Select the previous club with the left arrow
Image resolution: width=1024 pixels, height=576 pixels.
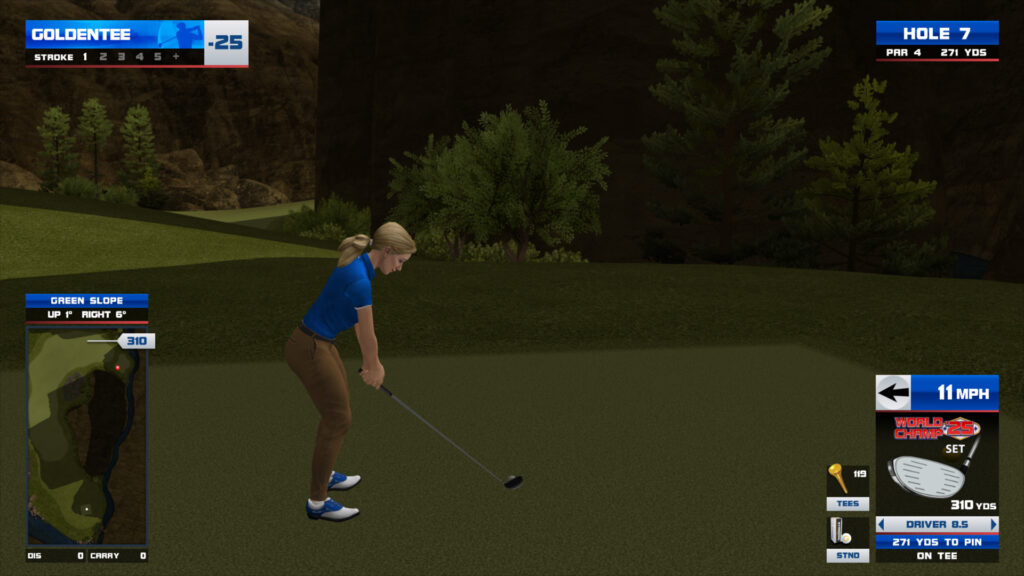(x=881, y=524)
